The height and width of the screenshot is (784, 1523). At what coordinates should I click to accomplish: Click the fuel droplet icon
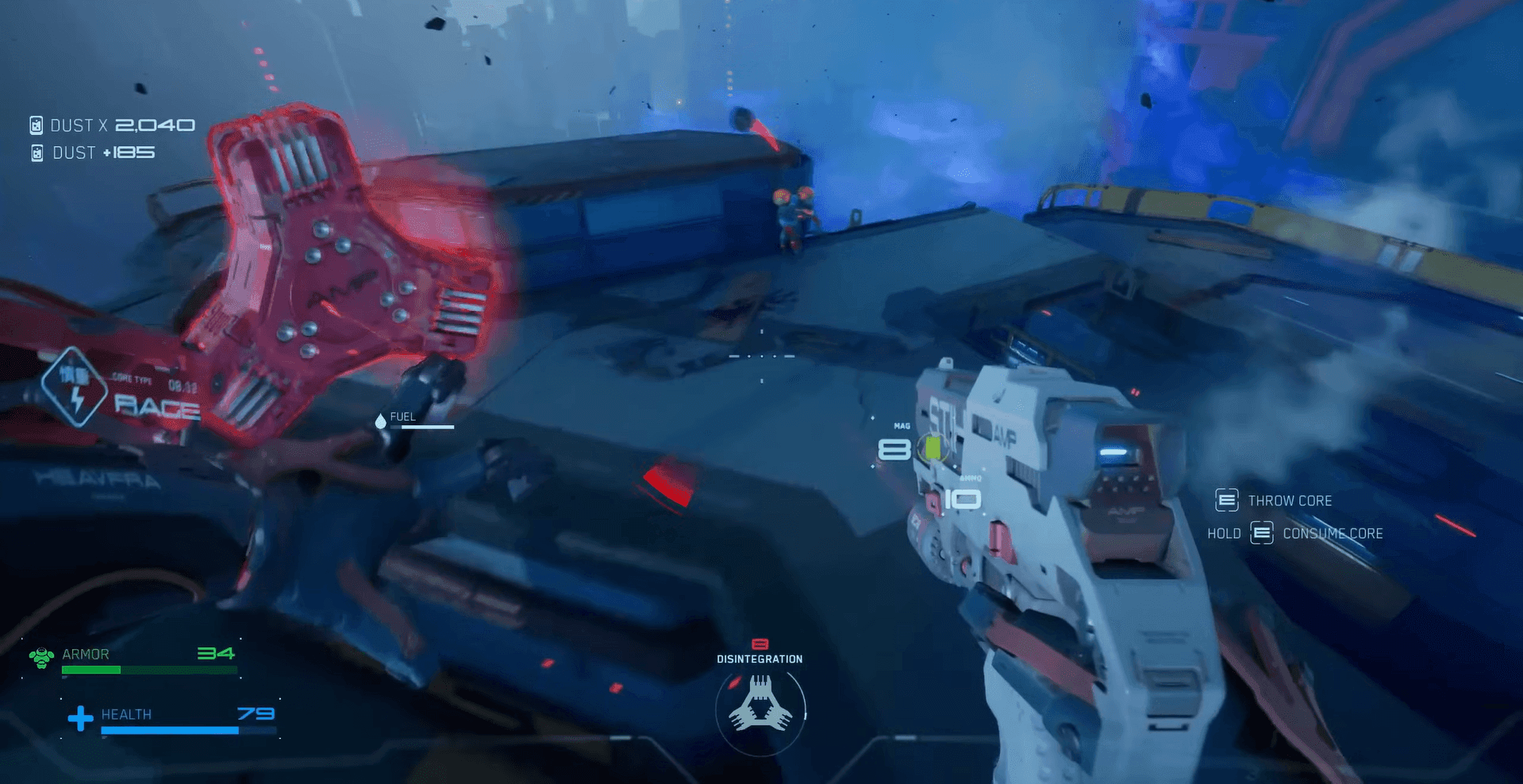tap(380, 421)
